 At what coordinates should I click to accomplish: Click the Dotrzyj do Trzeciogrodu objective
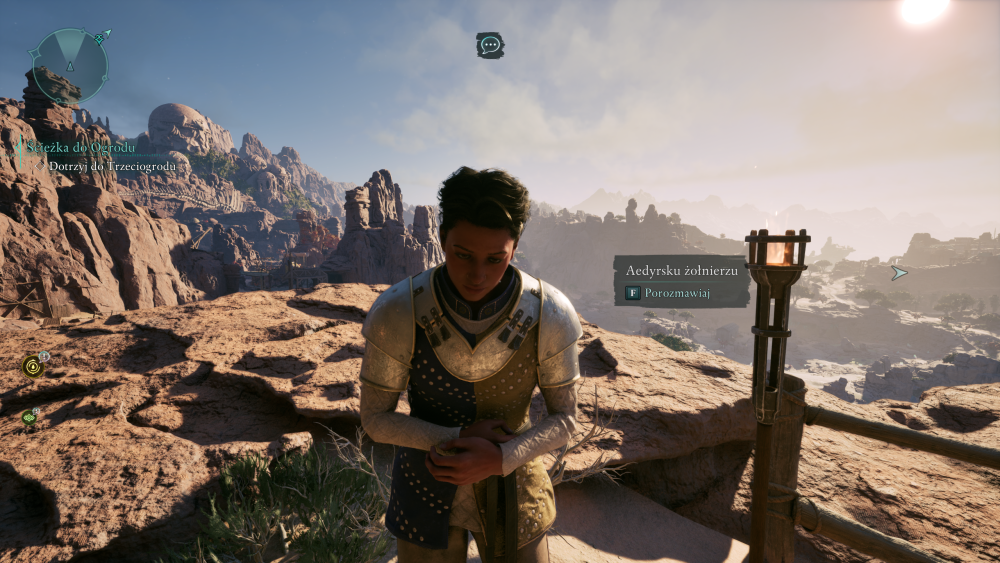click(112, 166)
